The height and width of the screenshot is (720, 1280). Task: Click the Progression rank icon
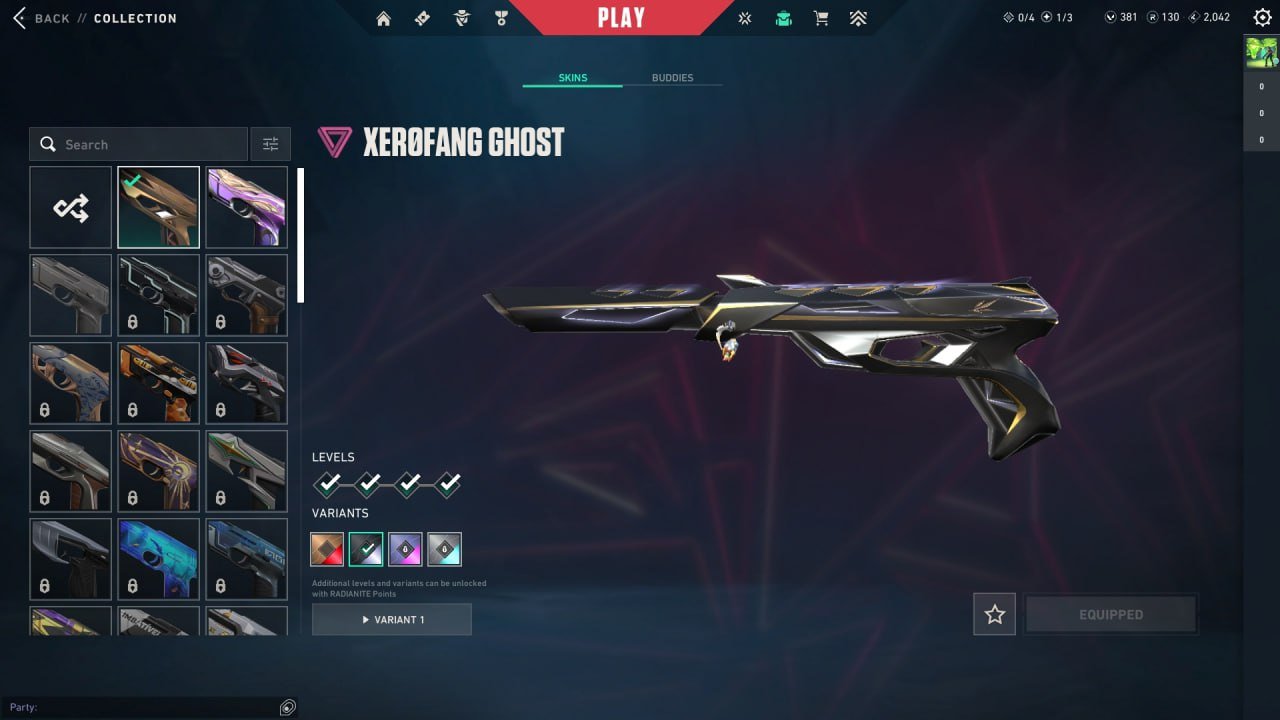[858, 17]
